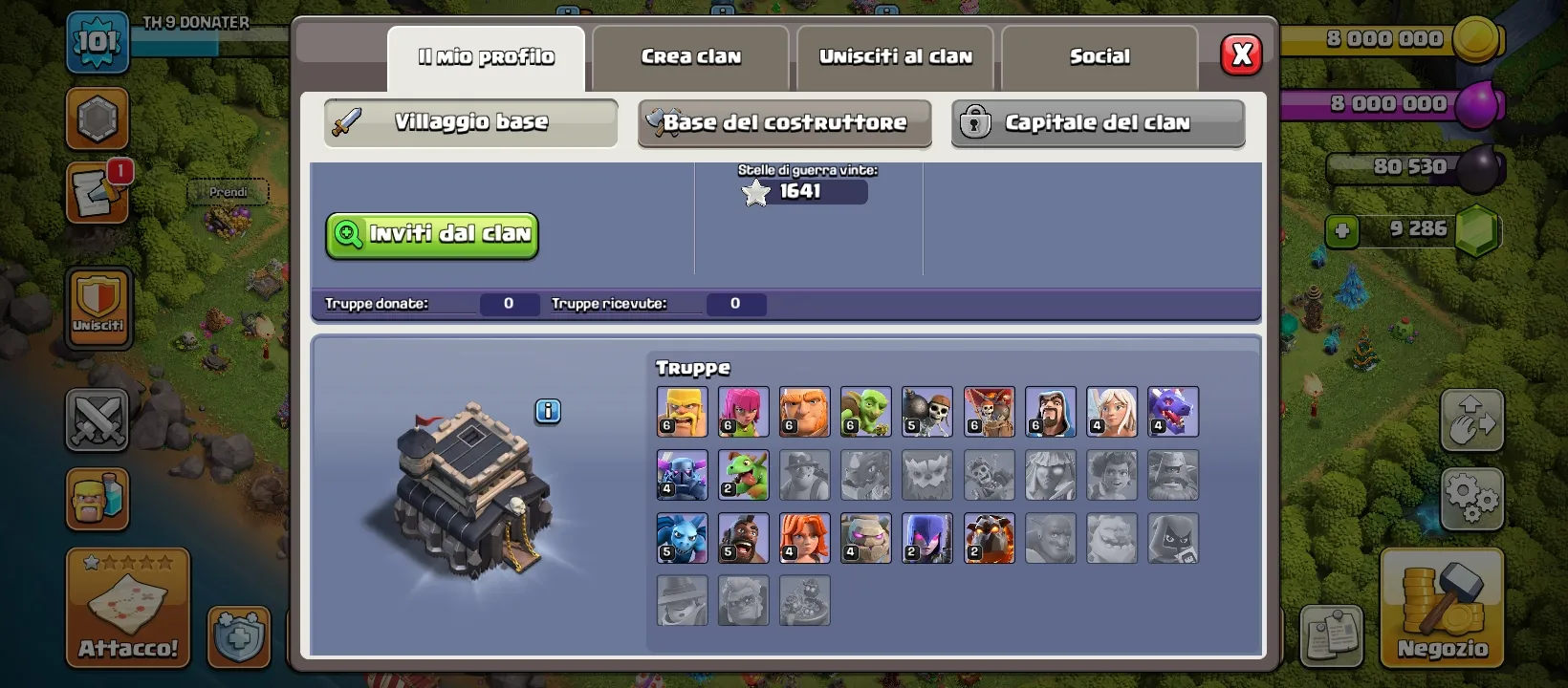Open the attack log with swords icon
1568x688 pixels.
[x=98, y=420]
